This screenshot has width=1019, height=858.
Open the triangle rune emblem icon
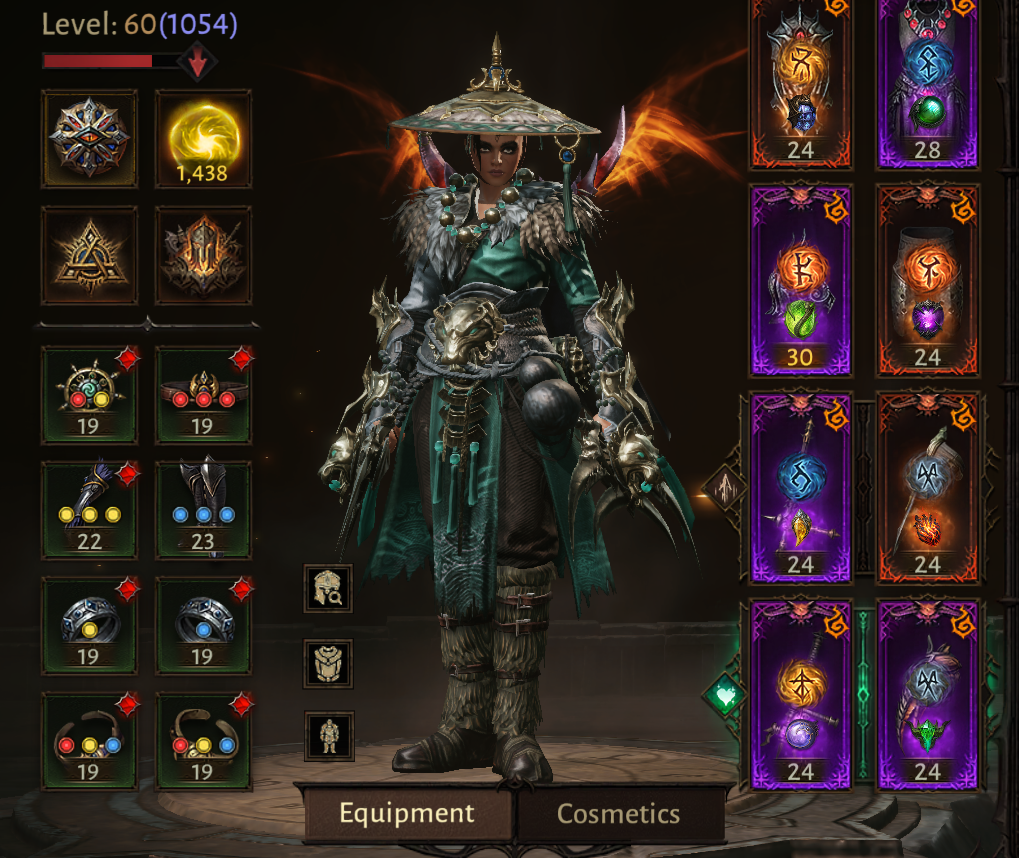pyautogui.click(x=89, y=255)
